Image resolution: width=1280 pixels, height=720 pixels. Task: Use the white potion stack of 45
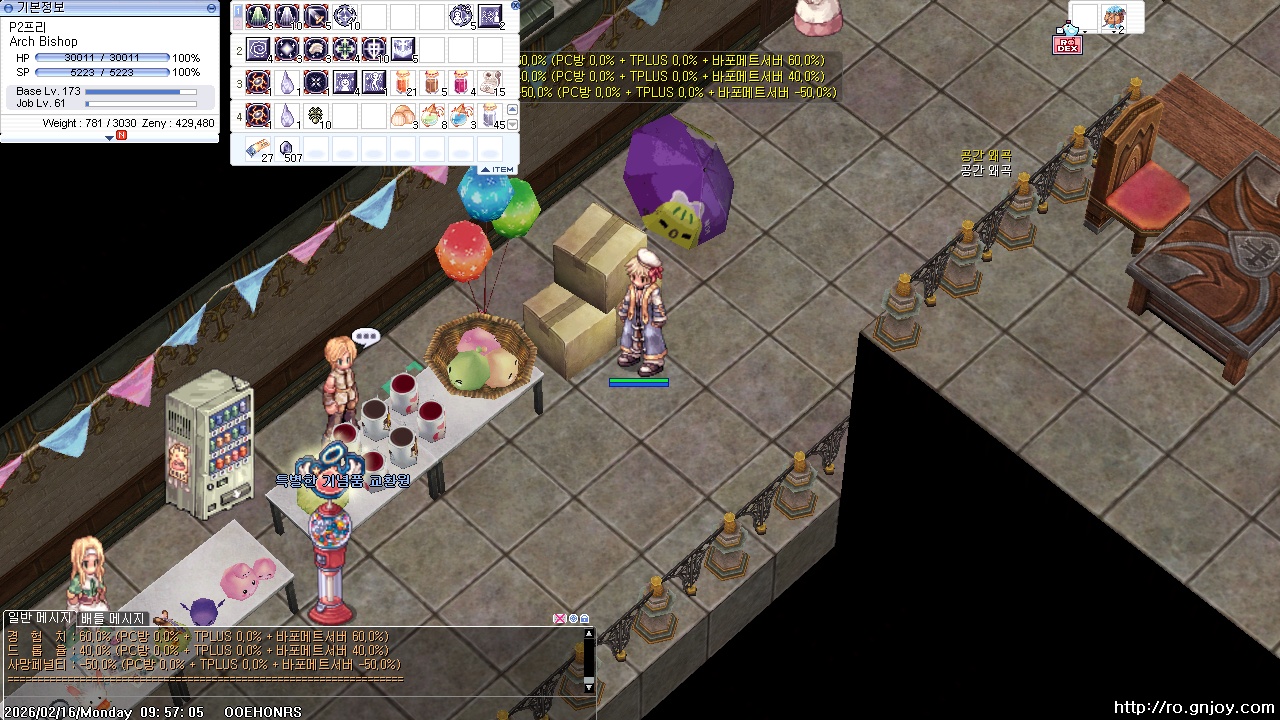(x=489, y=115)
